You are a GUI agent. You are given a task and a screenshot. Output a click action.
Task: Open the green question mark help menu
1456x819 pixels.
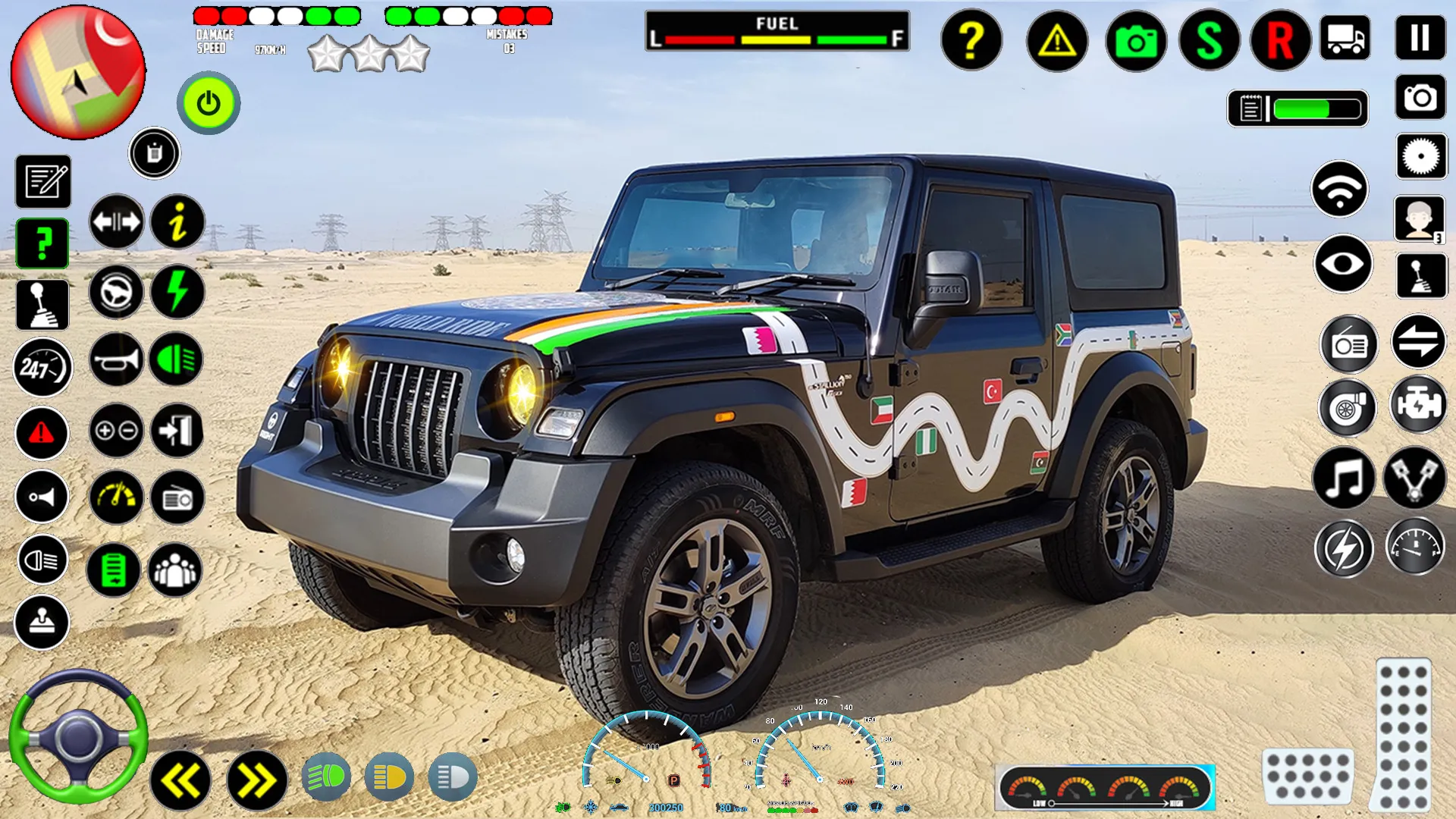[x=42, y=244]
